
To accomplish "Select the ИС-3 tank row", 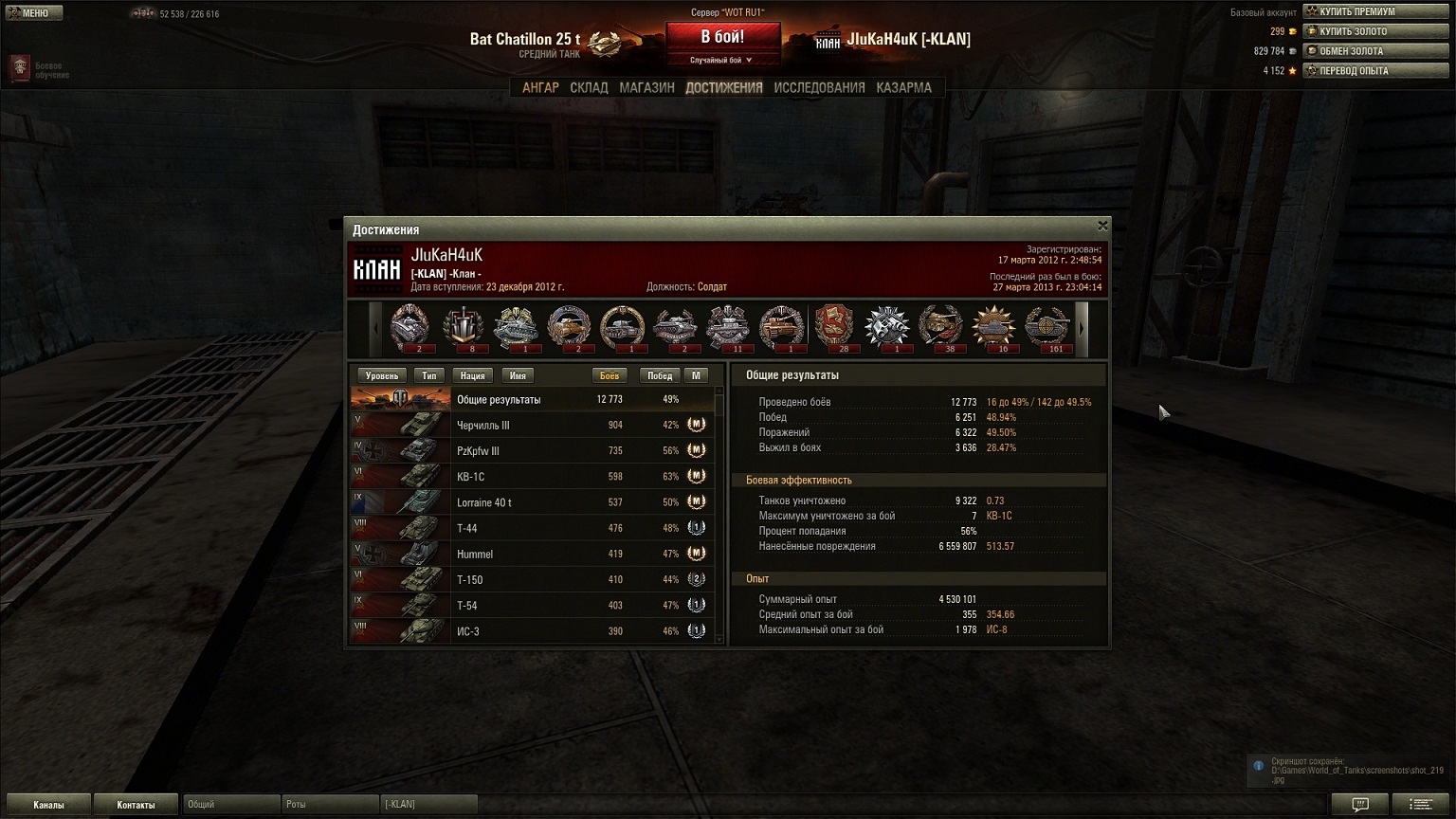I will click(531, 630).
